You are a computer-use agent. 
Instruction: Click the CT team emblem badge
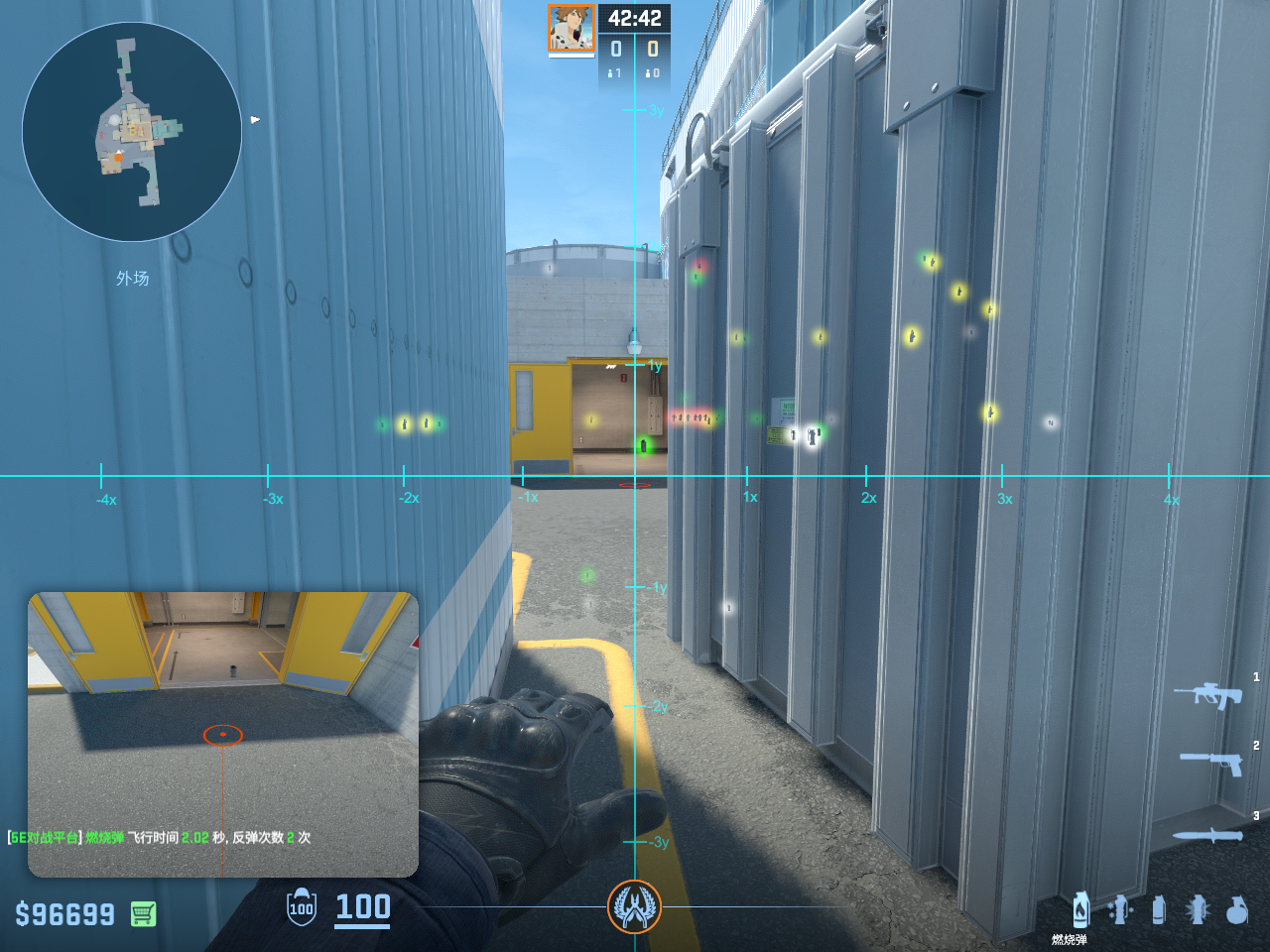tap(634, 906)
